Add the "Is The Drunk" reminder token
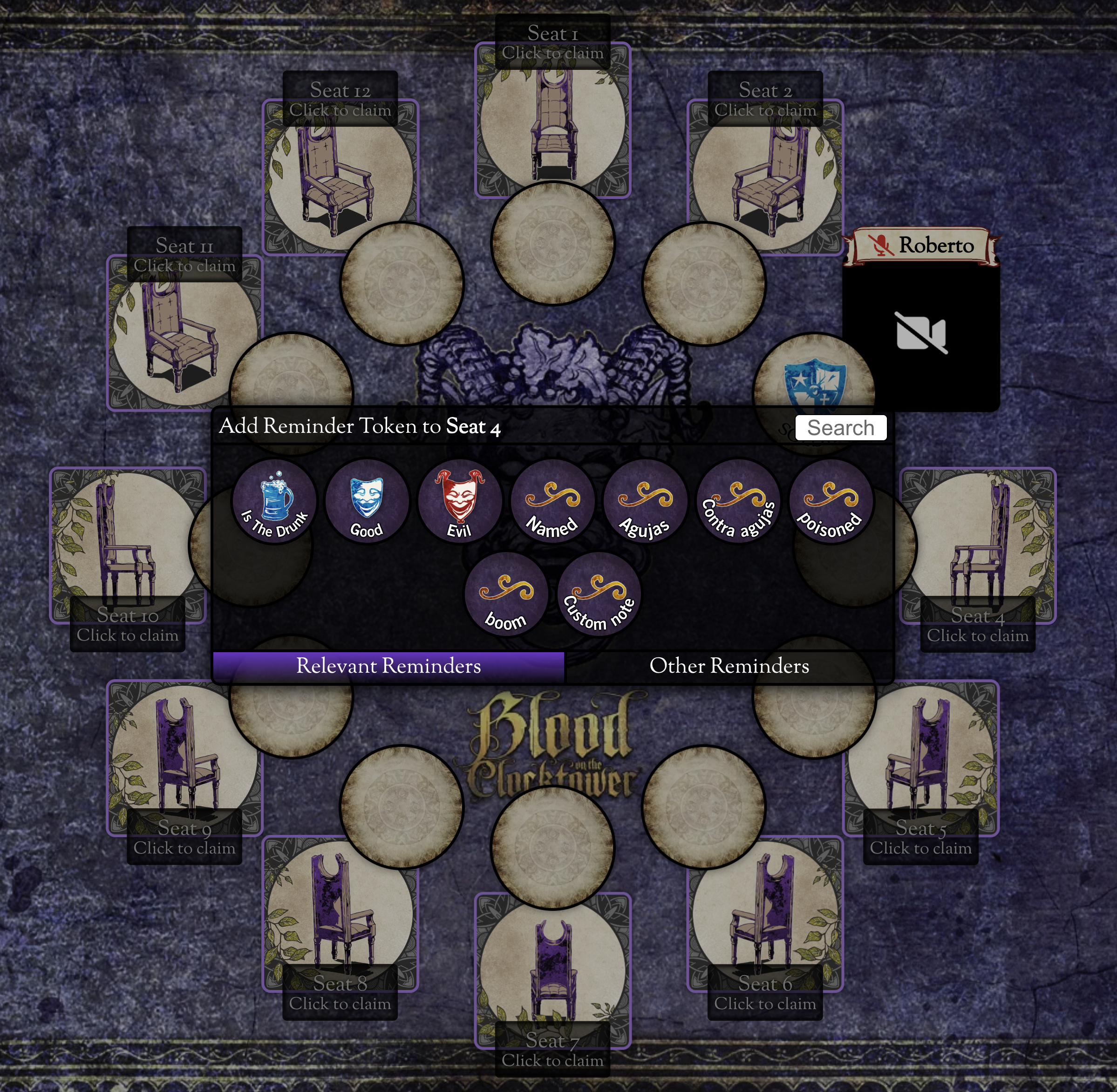 point(274,501)
